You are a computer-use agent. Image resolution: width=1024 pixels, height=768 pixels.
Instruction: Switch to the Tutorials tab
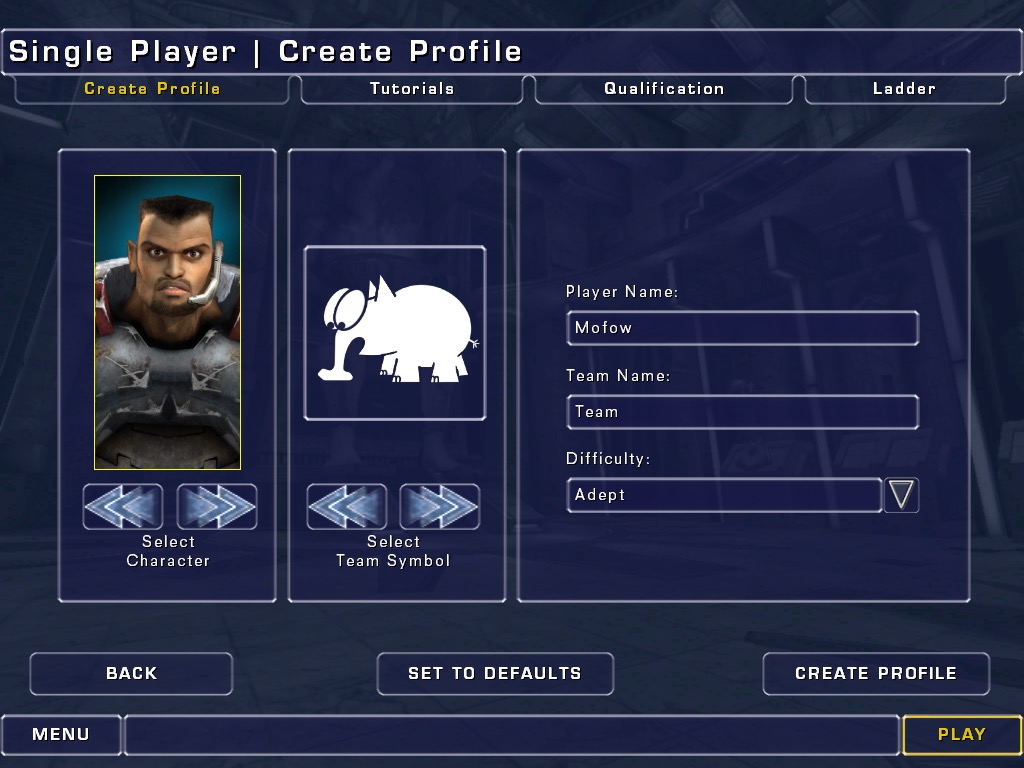click(411, 89)
